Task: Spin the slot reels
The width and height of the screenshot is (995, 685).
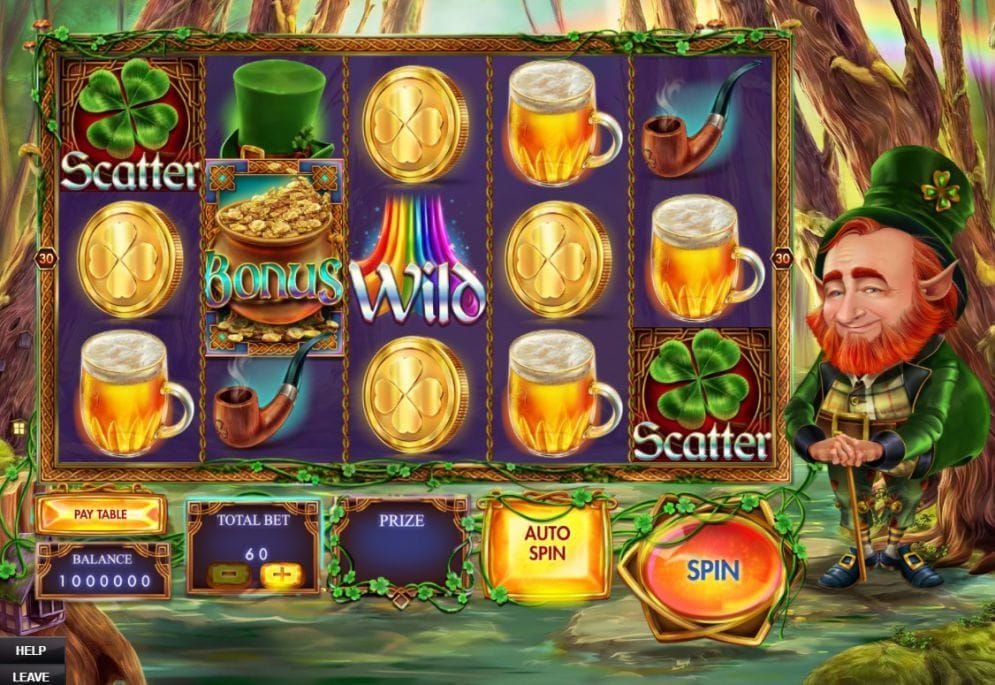Action: coord(712,571)
